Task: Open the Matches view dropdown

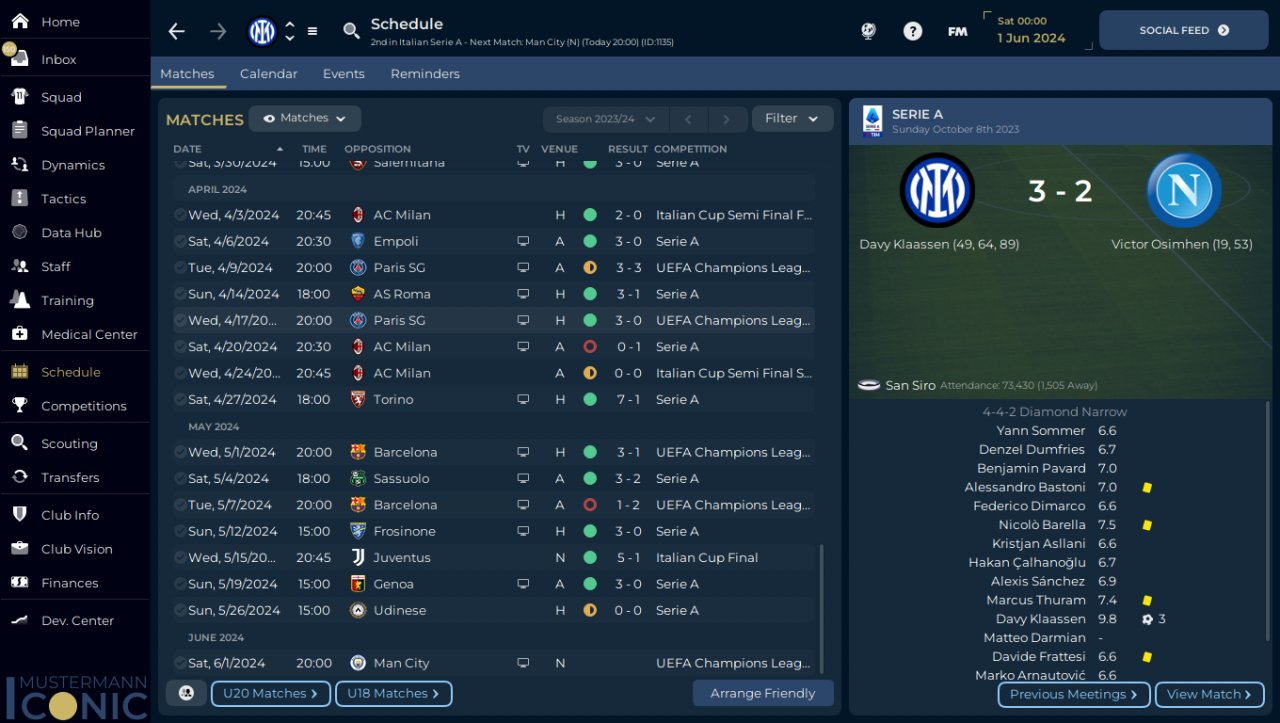Action: coord(305,118)
